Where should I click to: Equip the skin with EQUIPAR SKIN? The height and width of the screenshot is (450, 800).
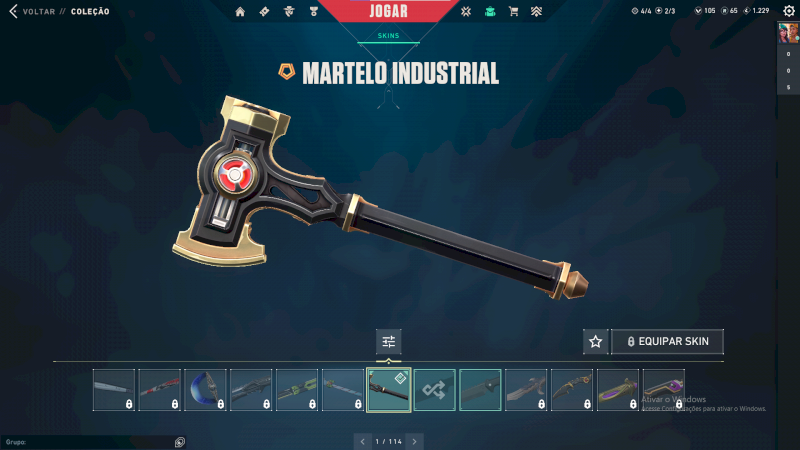pos(667,341)
